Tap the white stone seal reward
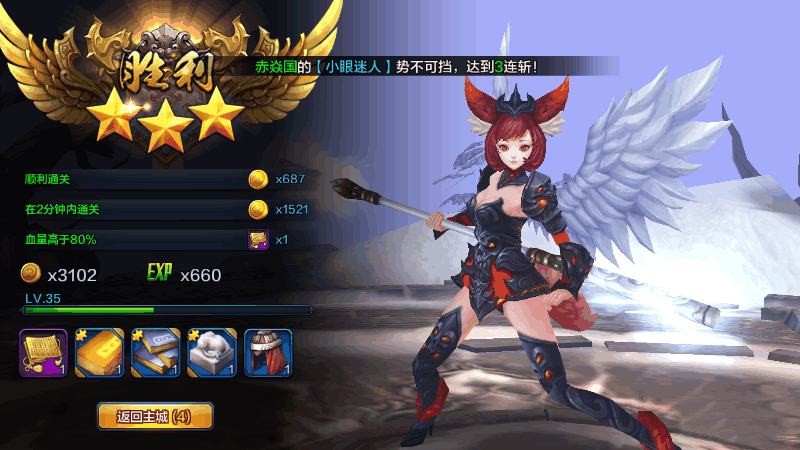This screenshot has width=800, height=450. (212, 353)
